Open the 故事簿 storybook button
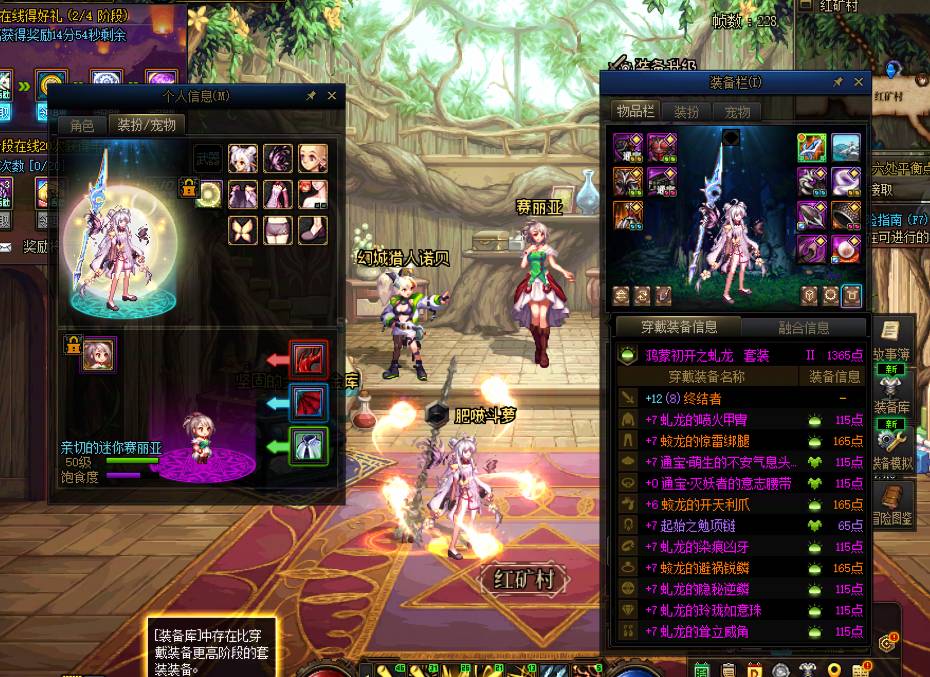Screen dimensions: 930x677 click(x=889, y=340)
